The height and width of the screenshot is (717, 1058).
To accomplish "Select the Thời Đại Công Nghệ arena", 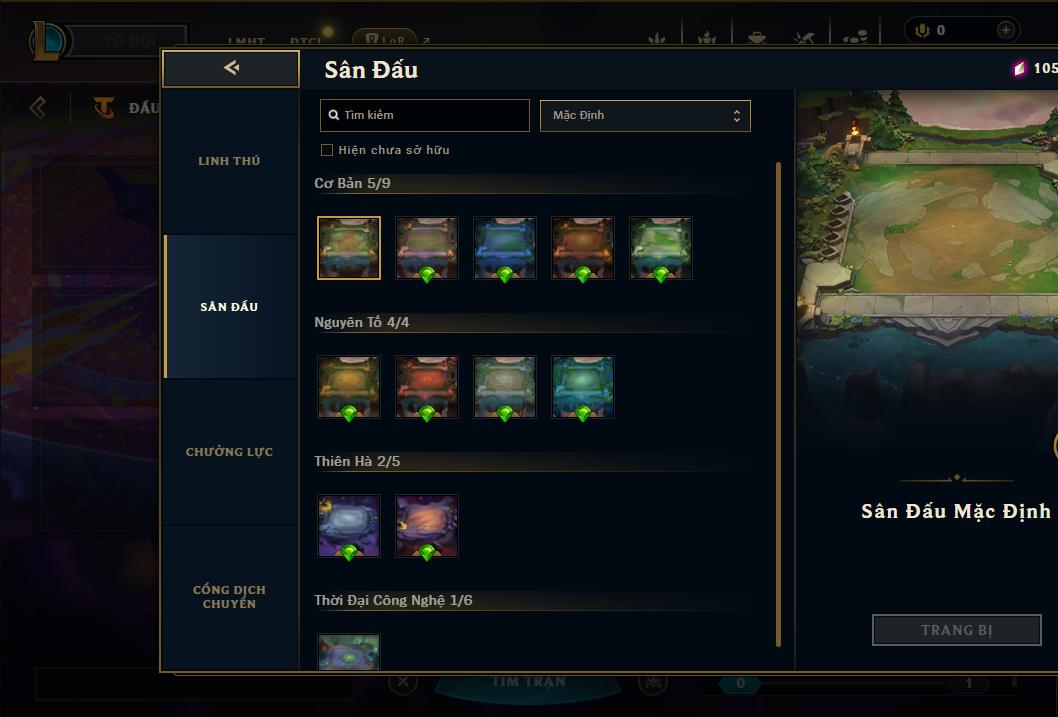I will pyautogui.click(x=349, y=652).
